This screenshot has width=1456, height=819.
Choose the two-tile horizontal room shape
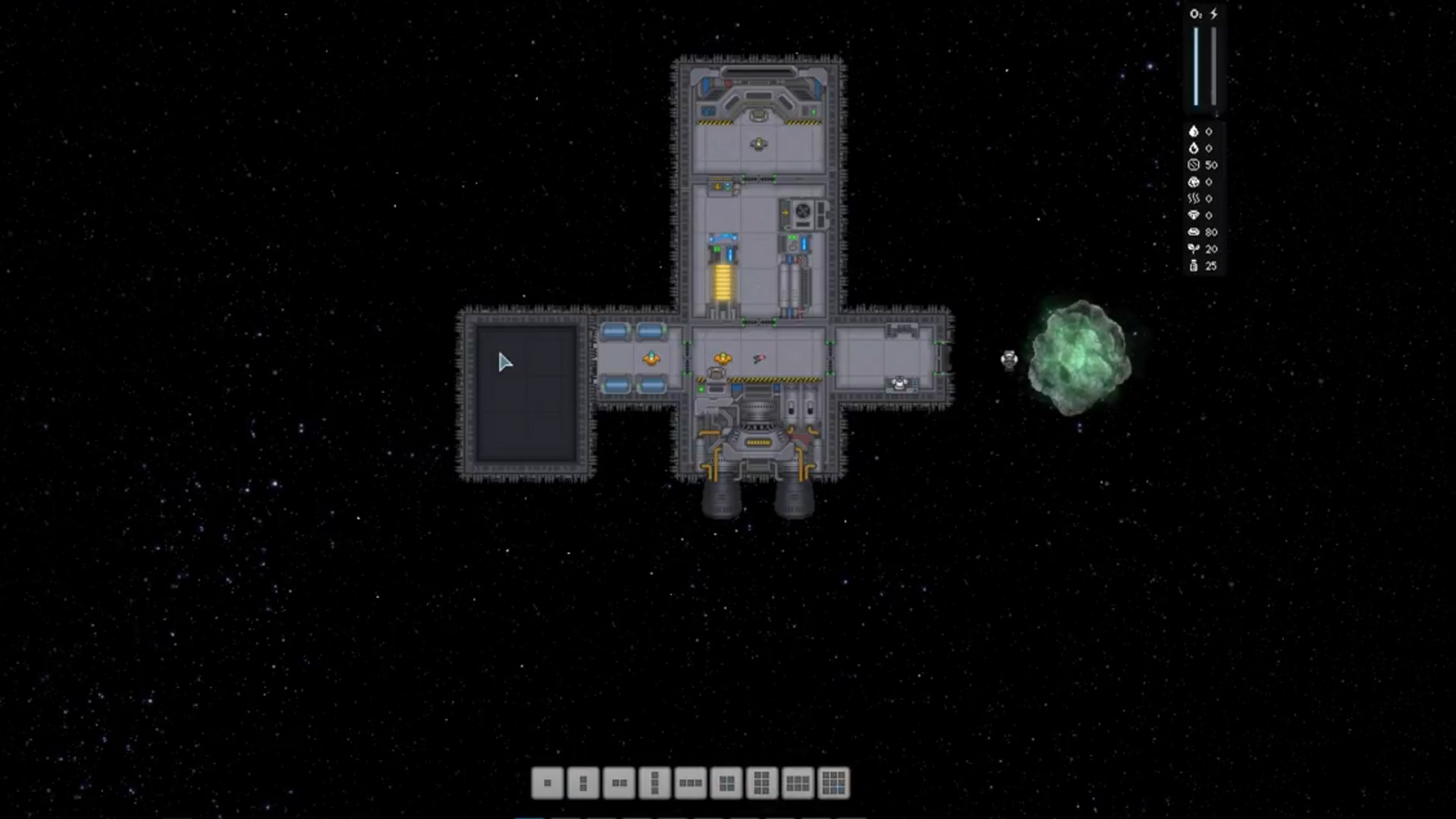click(x=619, y=783)
